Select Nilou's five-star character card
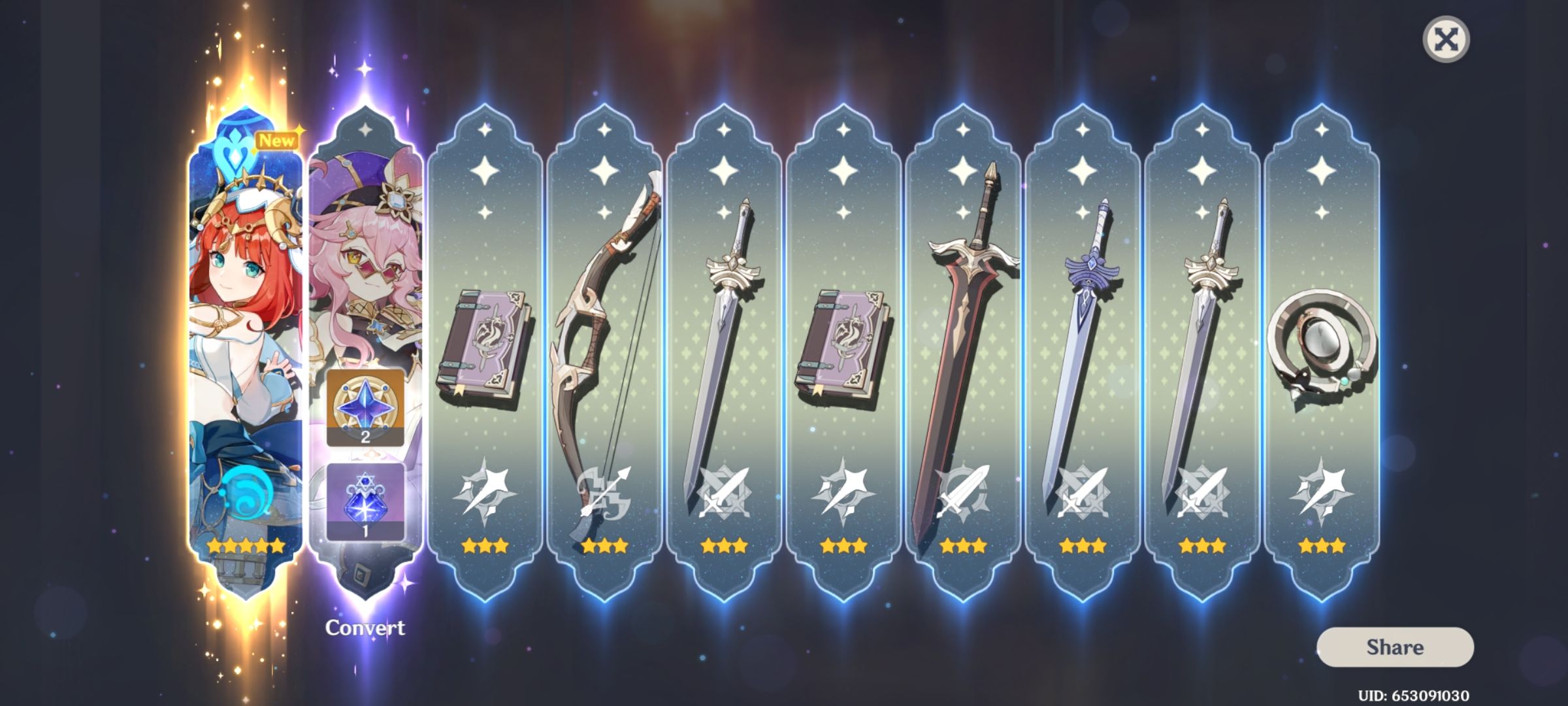The height and width of the screenshot is (706, 1568). (x=245, y=327)
